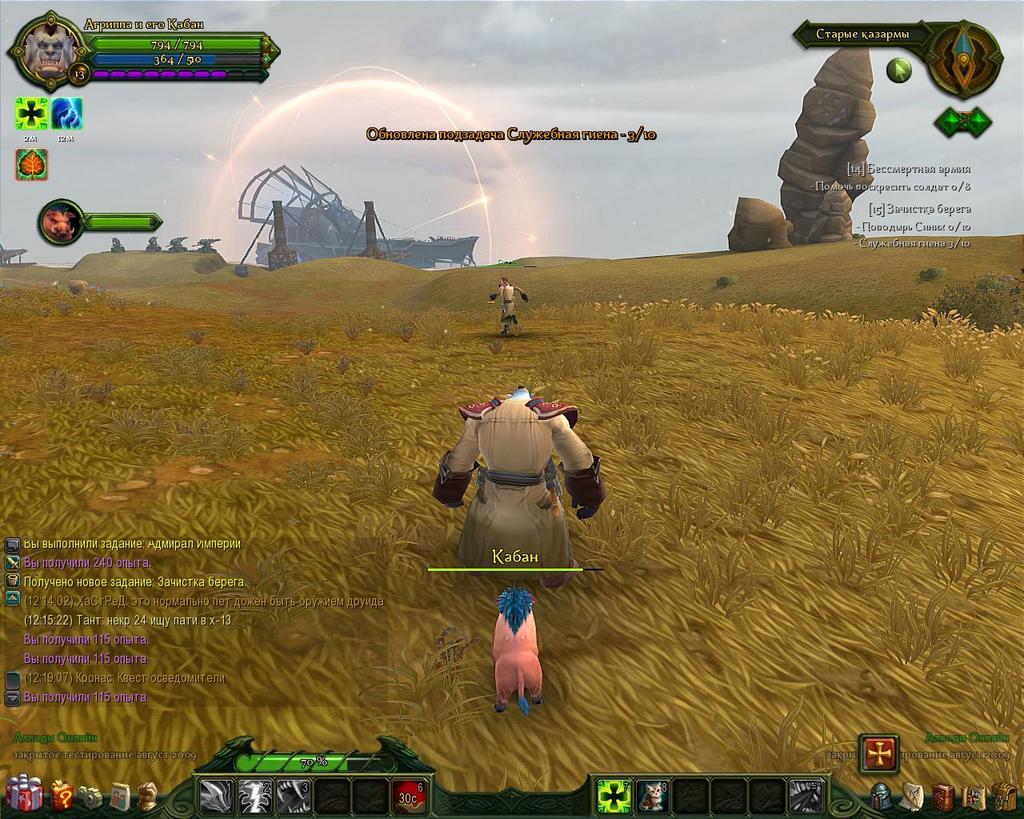Image resolution: width=1024 pixels, height=819 pixels.
Task: Activate the ability in hotbar slot 1
Action: [x=217, y=797]
